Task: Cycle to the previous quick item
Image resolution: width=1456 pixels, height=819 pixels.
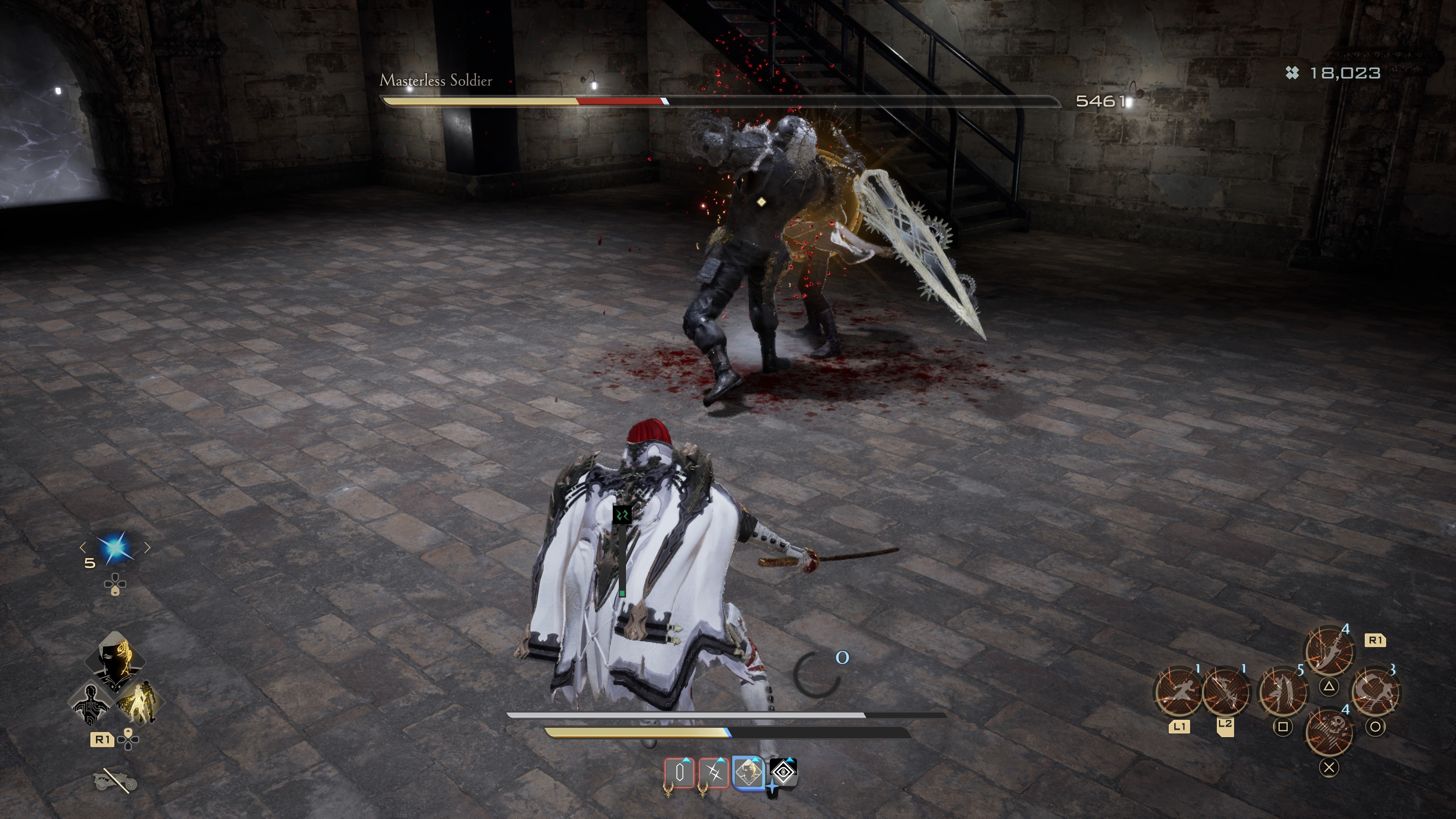Action: pyautogui.click(x=83, y=546)
